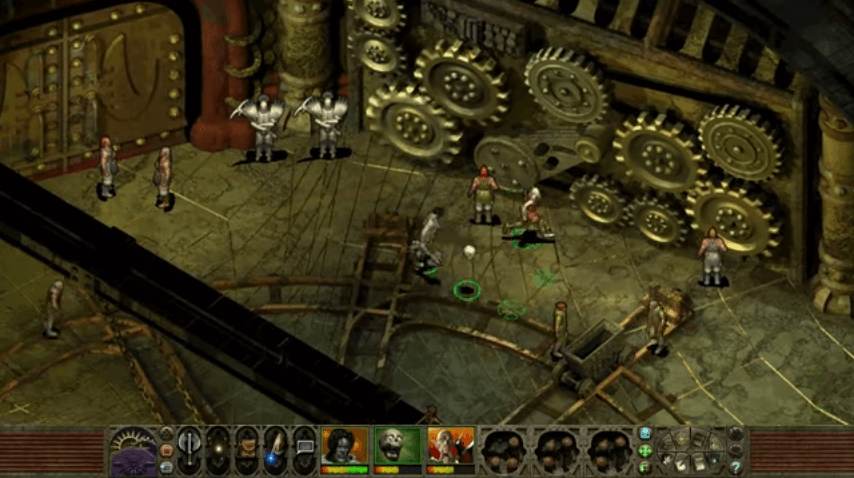854x478 pixels.
Task: Open the talk speech-bubble action
Action: [303, 448]
